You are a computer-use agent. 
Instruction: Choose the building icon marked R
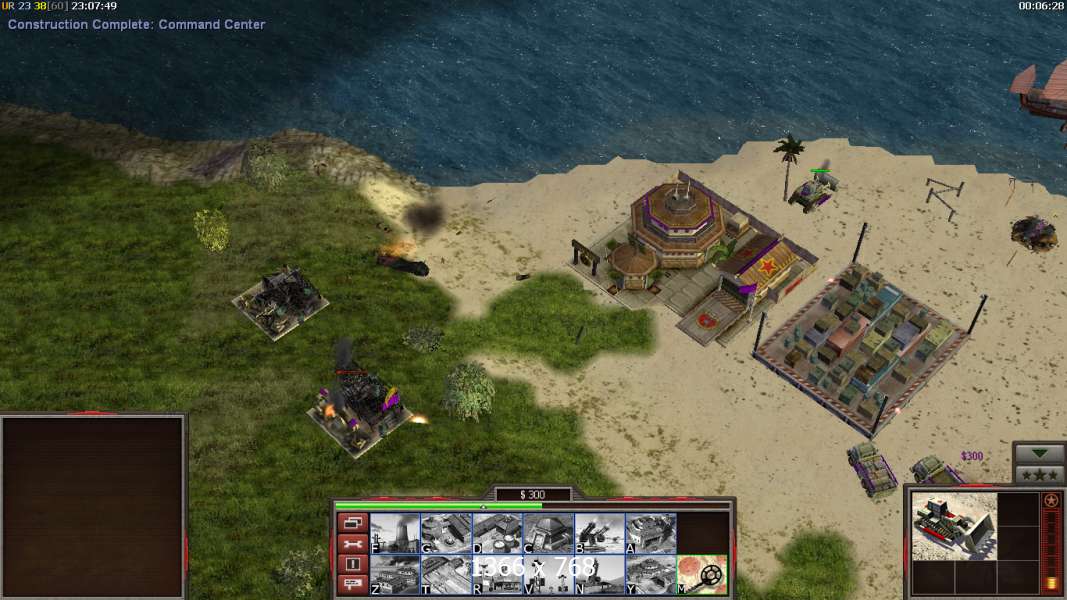[x=497, y=574]
